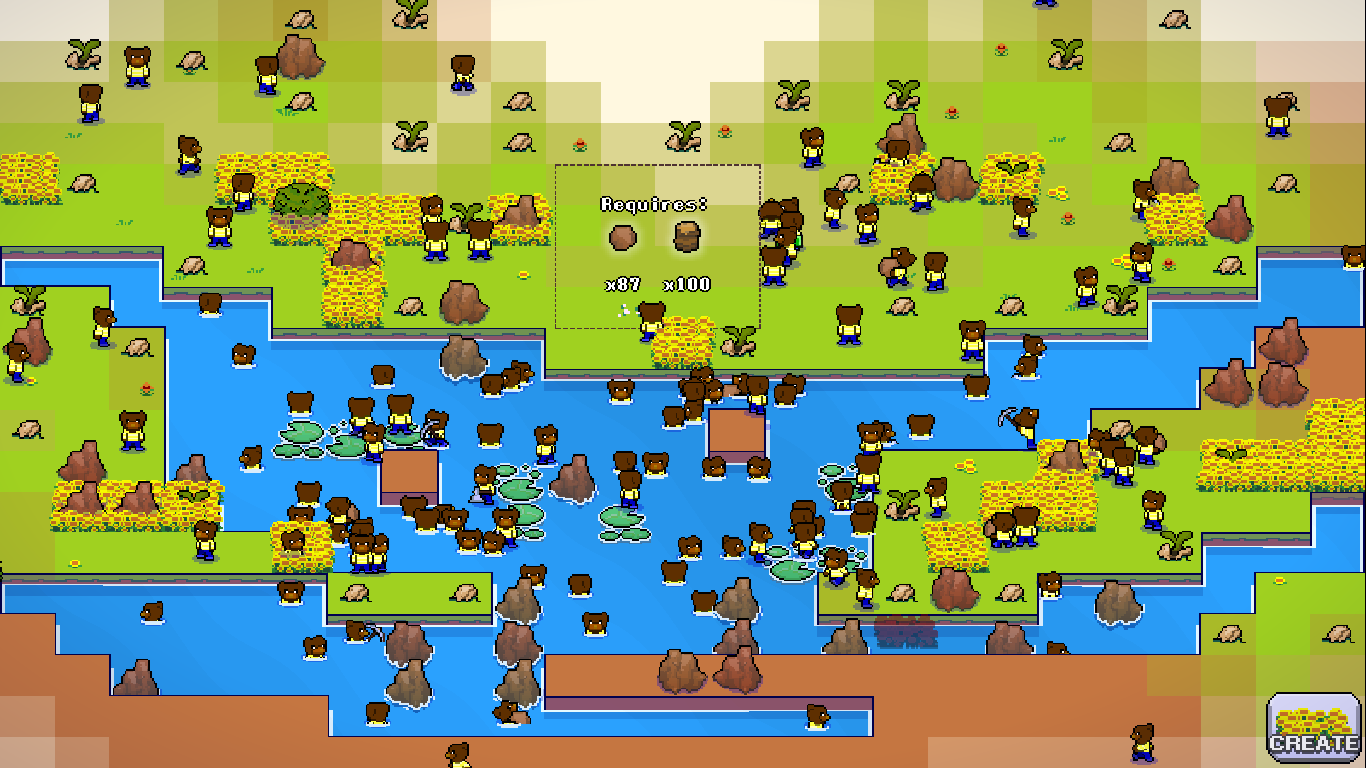1366x768 pixels.
Task: Click the scattered gold coins near the lily pads
Action: click(x=964, y=467)
